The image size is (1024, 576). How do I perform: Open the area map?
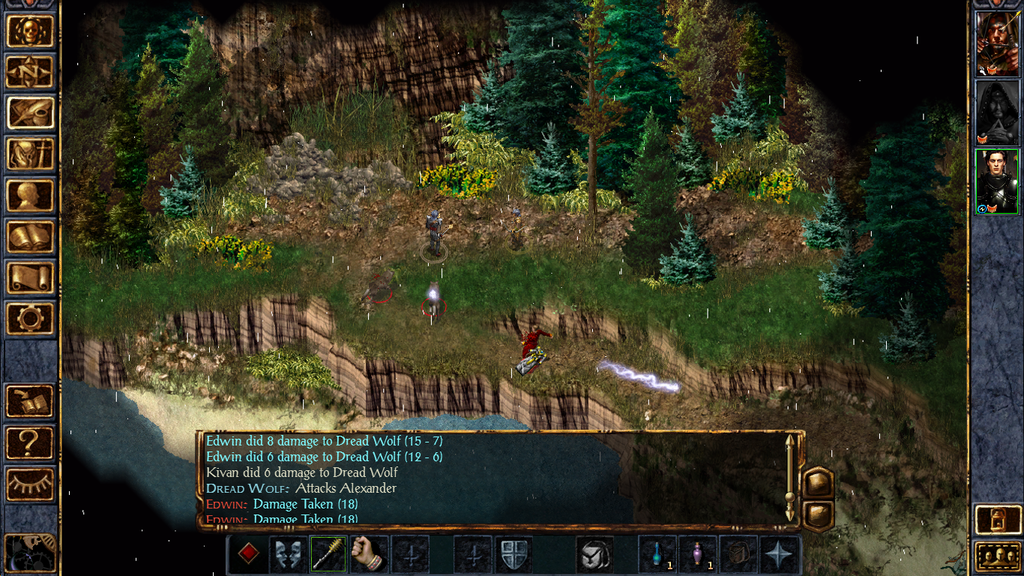click(30, 71)
